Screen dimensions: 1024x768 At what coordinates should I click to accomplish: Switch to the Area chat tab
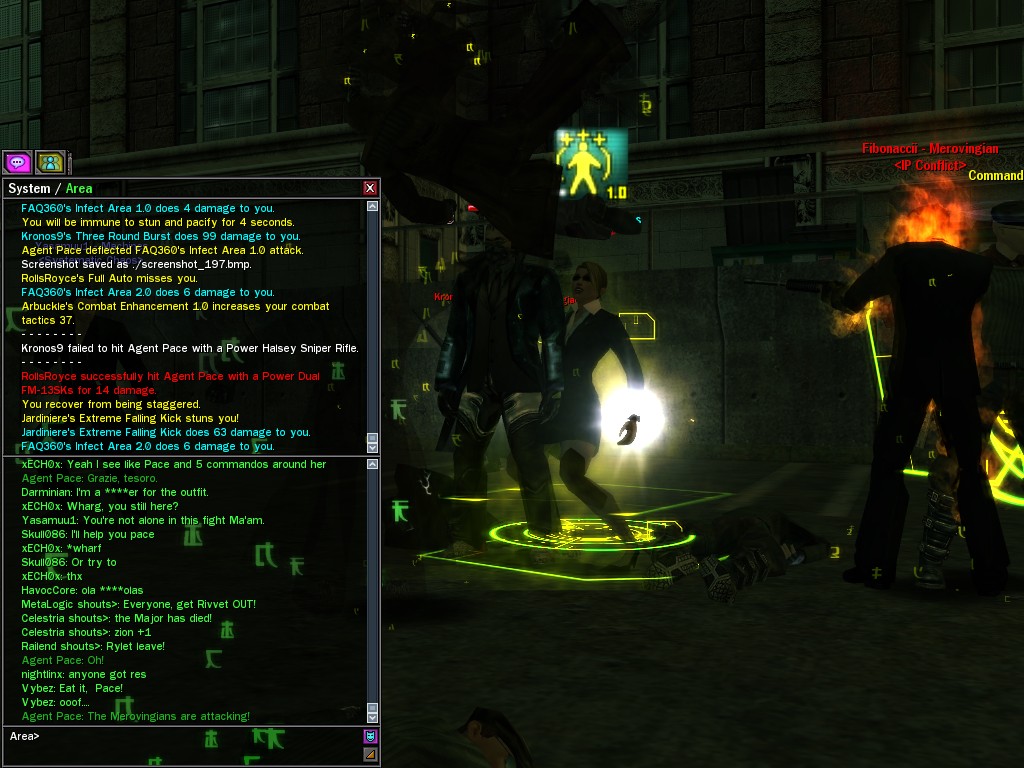pyautogui.click(x=79, y=188)
